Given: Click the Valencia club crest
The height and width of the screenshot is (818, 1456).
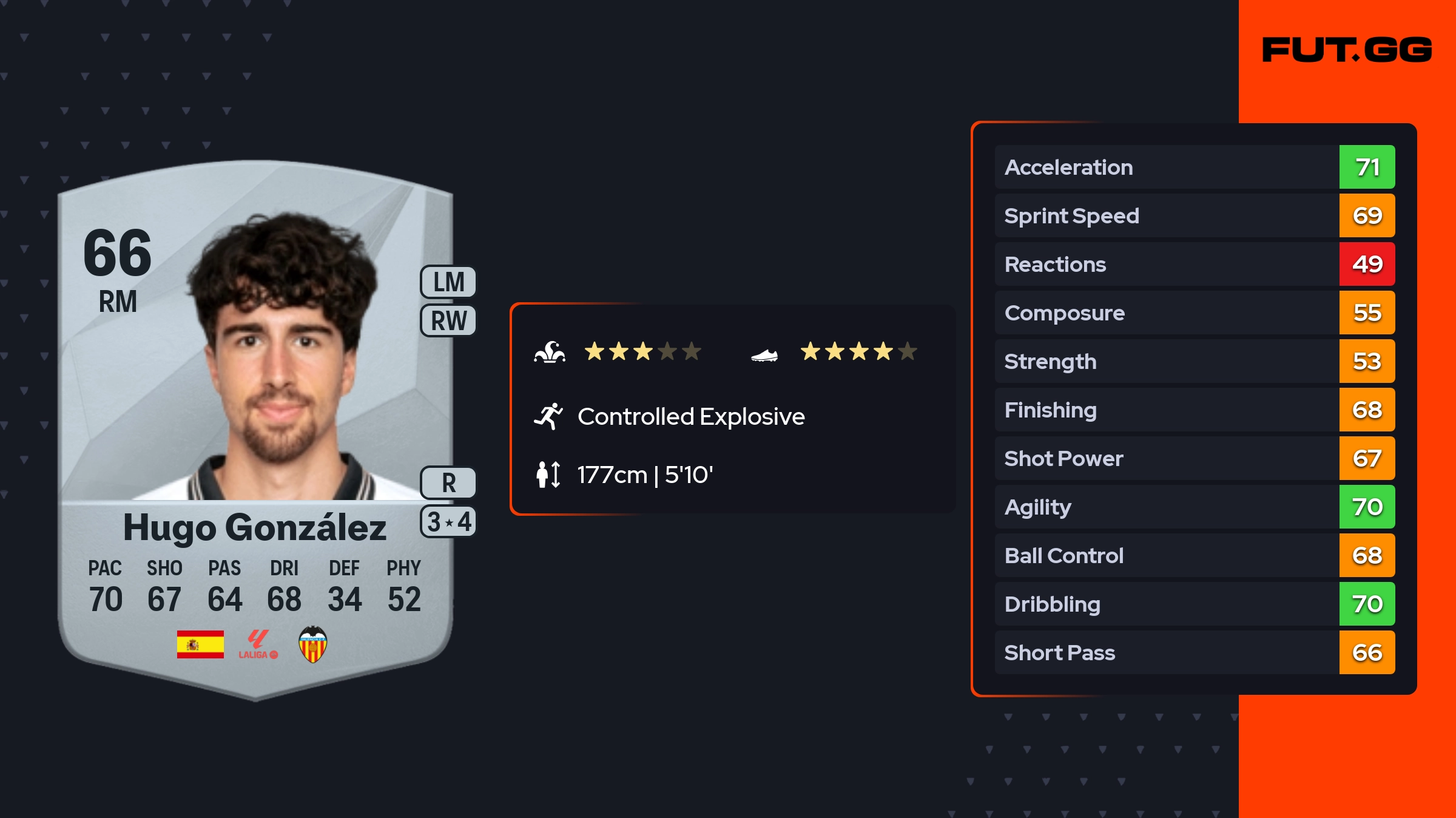Looking at the screenshot, I should (313, 644).
